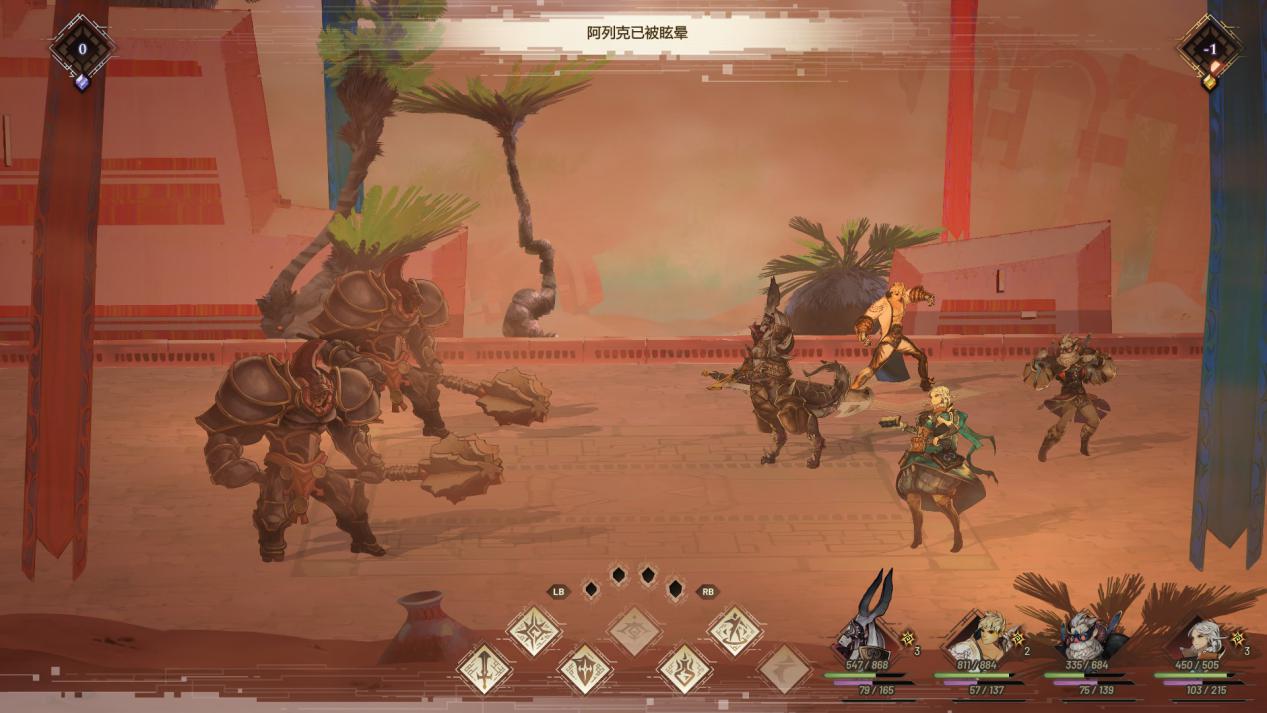
Task: Choose the winged shield skill icon
Action: coord(584,668)
